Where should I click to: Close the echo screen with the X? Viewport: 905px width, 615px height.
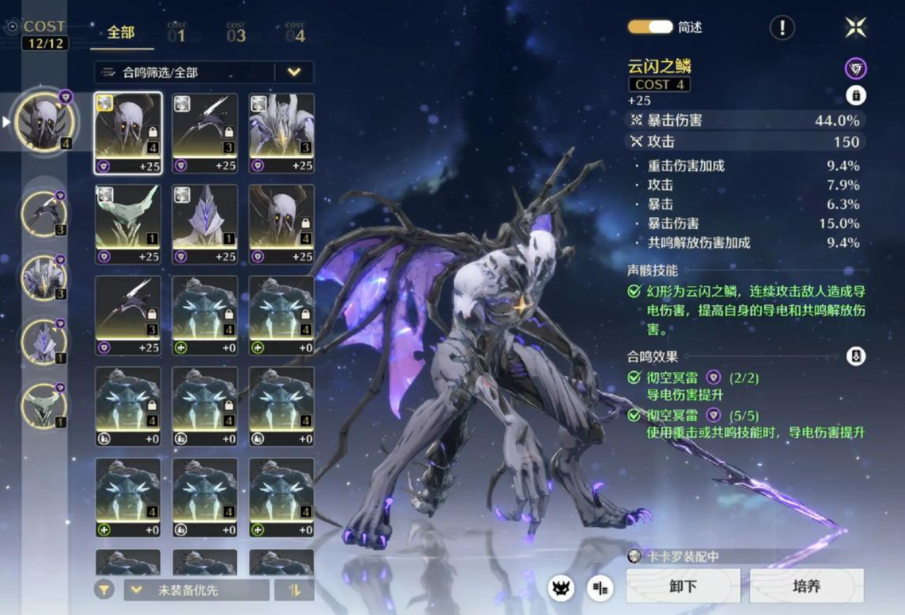click(855, 28)
